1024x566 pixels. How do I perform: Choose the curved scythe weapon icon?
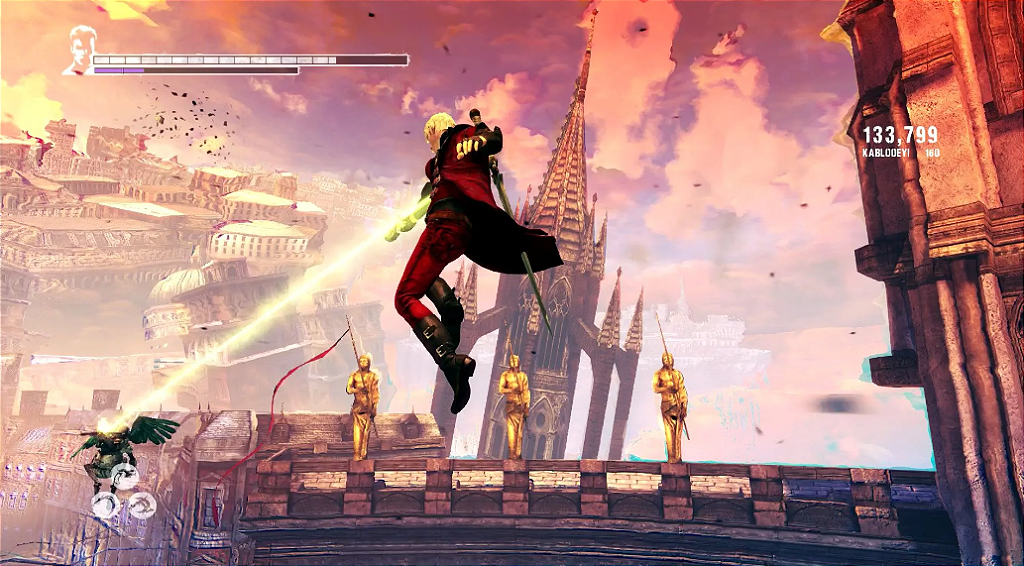click(105, 505)
